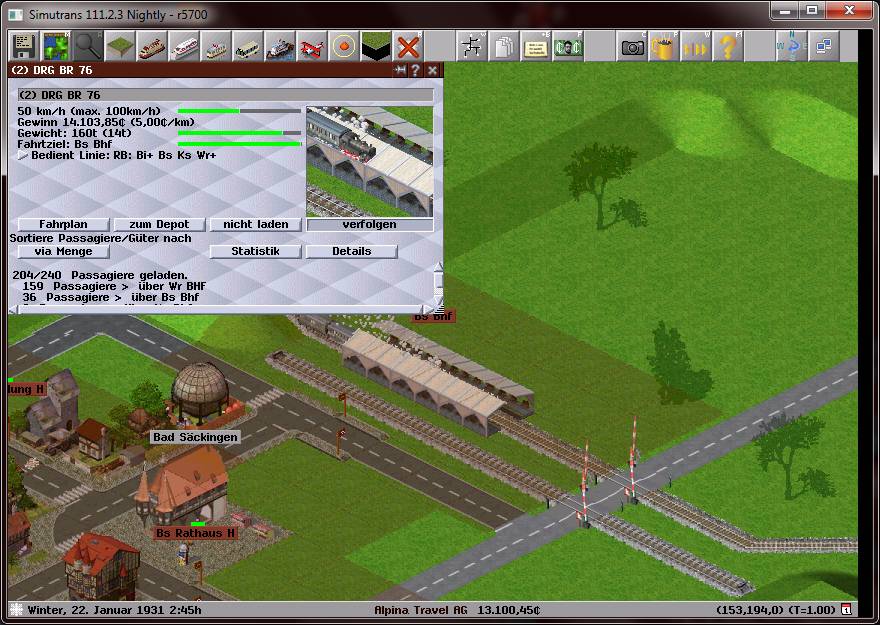Open the ship construction tools
Image resolution: width=880 pixels, height=625 pixels.
pos(280,46)
